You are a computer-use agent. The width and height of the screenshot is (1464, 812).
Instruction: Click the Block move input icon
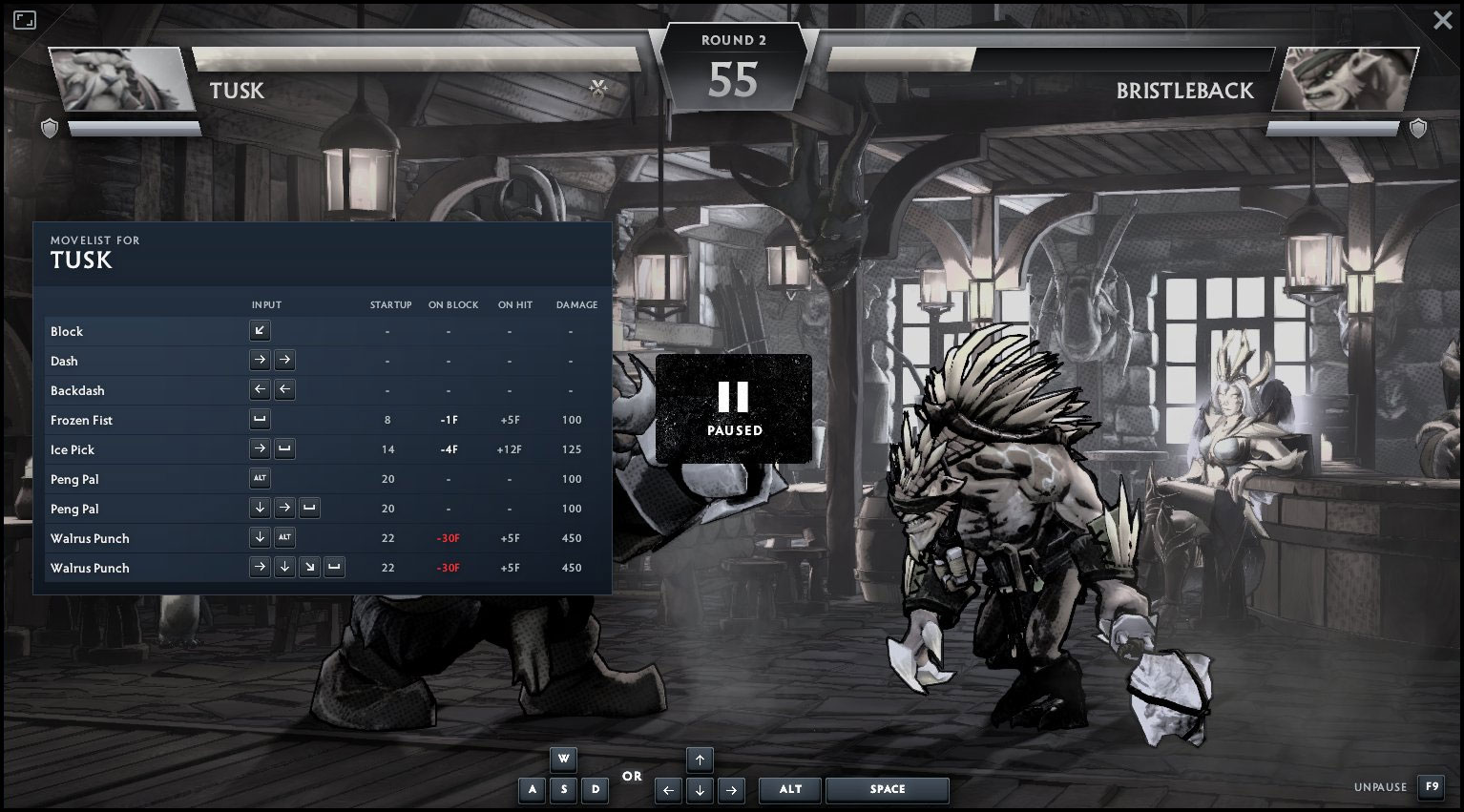coord(259,330)
